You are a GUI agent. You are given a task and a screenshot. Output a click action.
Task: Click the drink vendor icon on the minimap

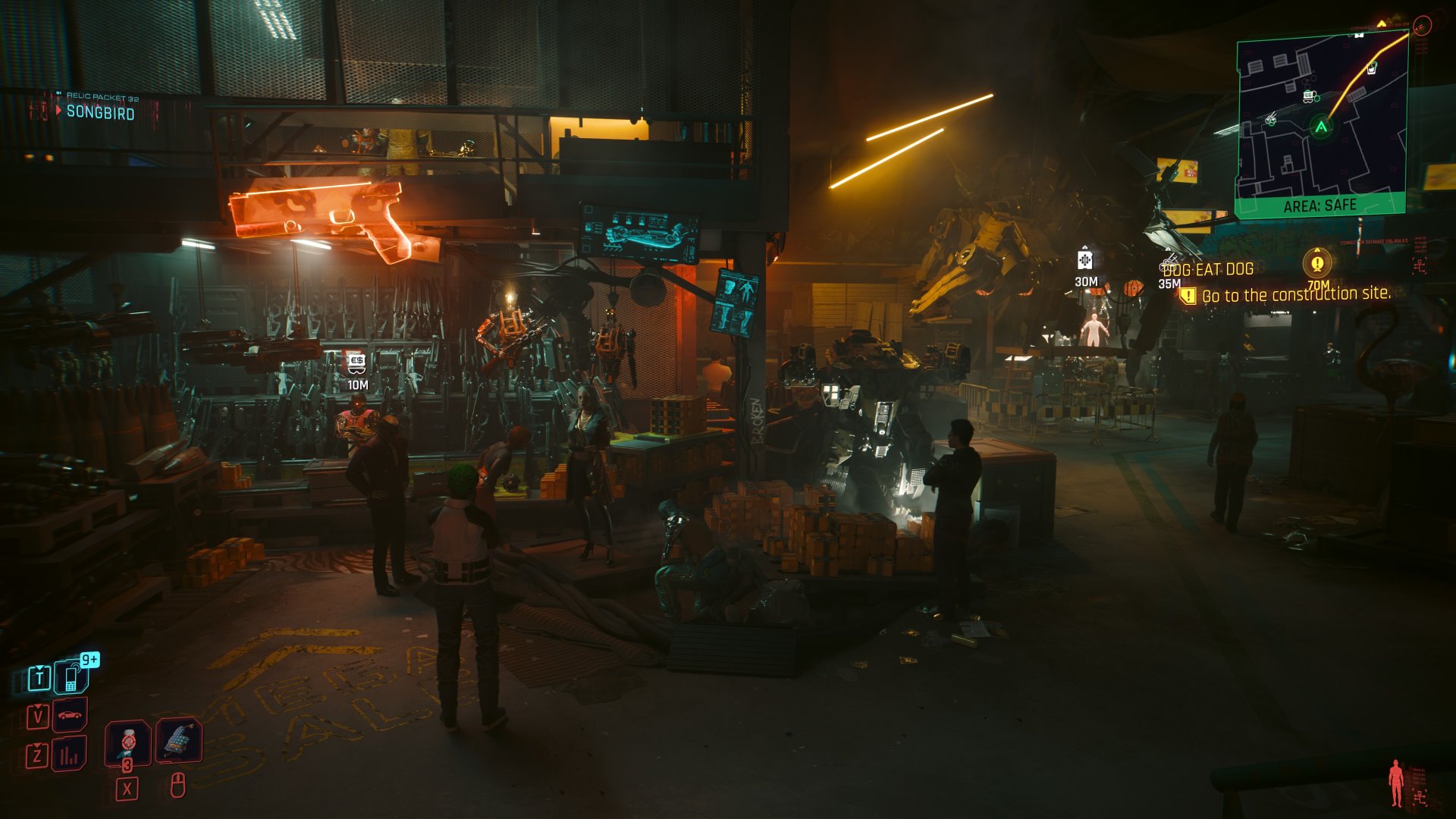click(x=1371, y=68)
